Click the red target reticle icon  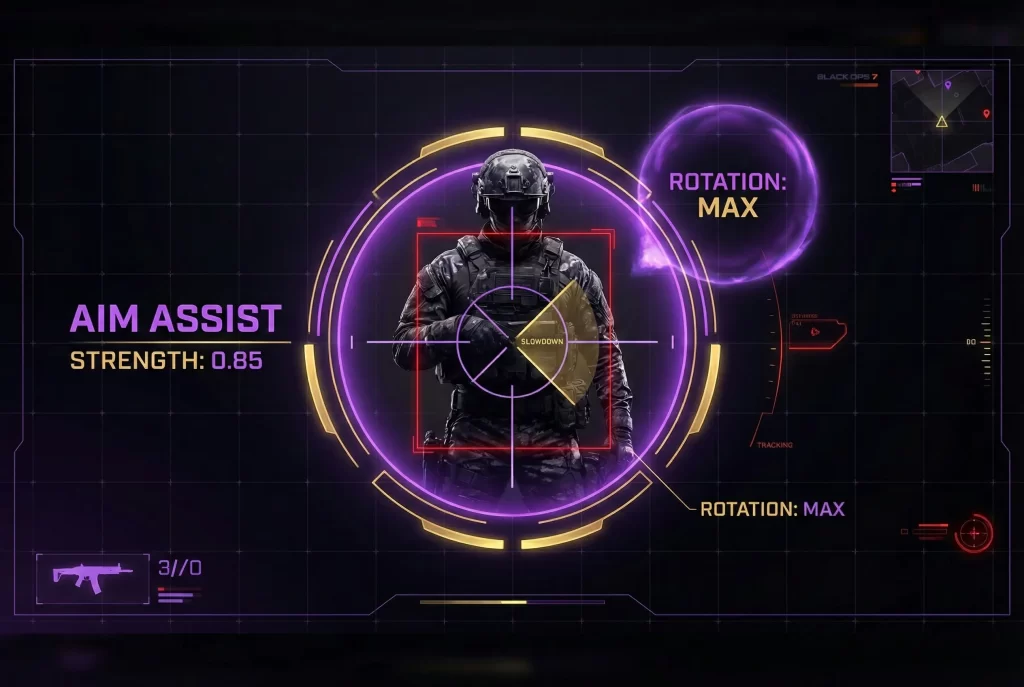973,533
